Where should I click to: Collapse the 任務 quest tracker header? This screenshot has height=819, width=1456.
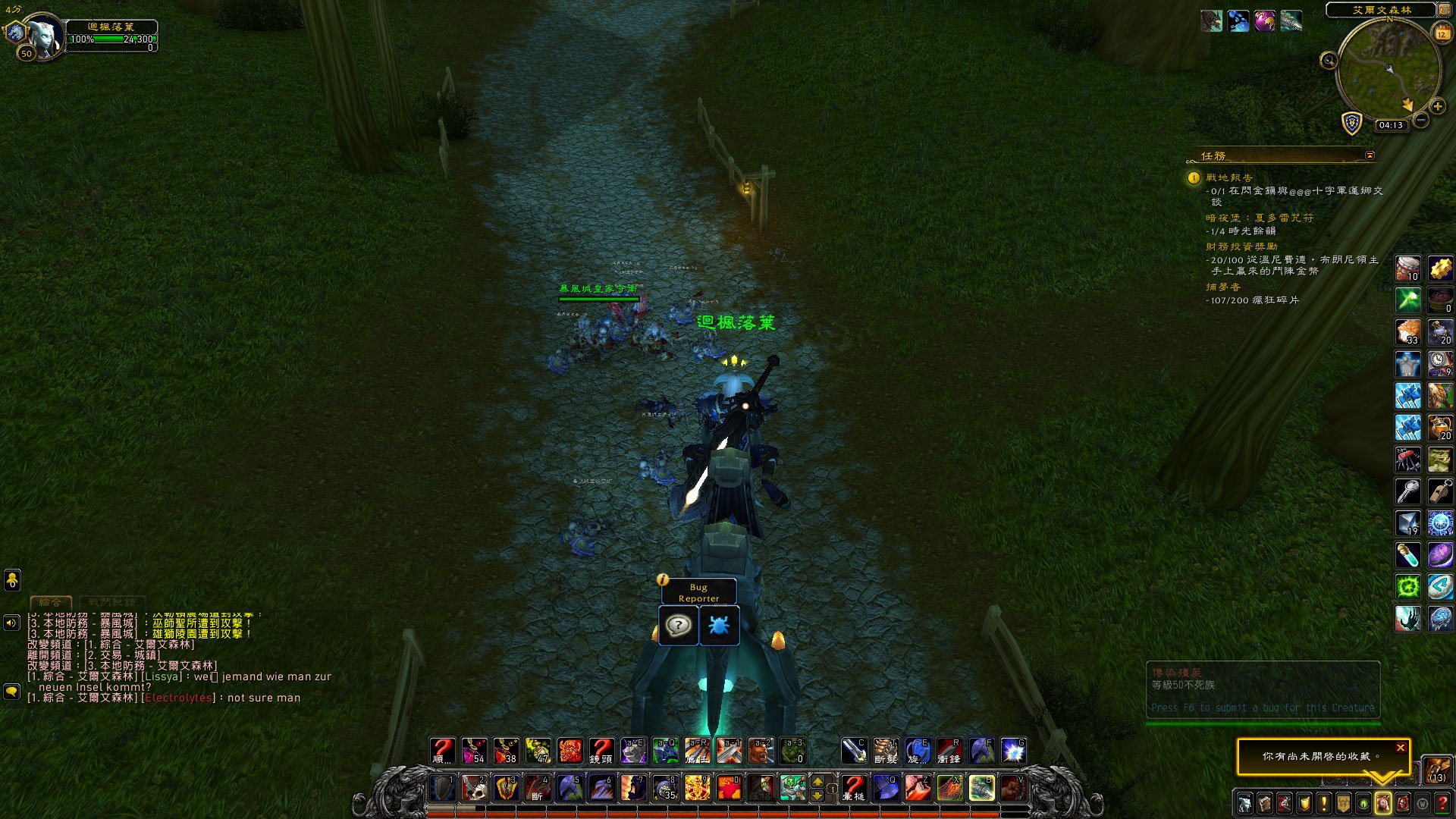coord(1370,155)
